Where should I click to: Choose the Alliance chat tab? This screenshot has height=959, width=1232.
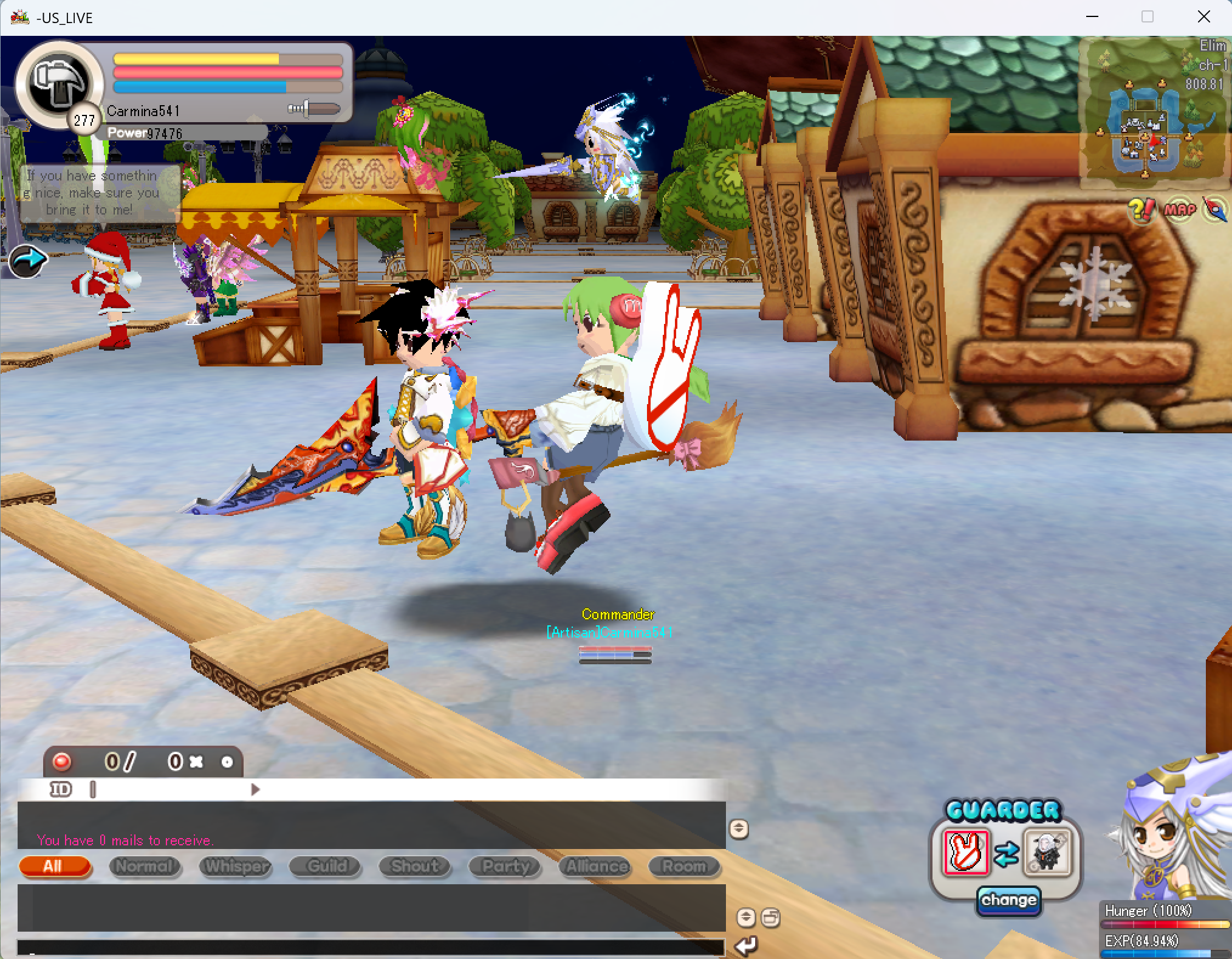click(595, 866)
